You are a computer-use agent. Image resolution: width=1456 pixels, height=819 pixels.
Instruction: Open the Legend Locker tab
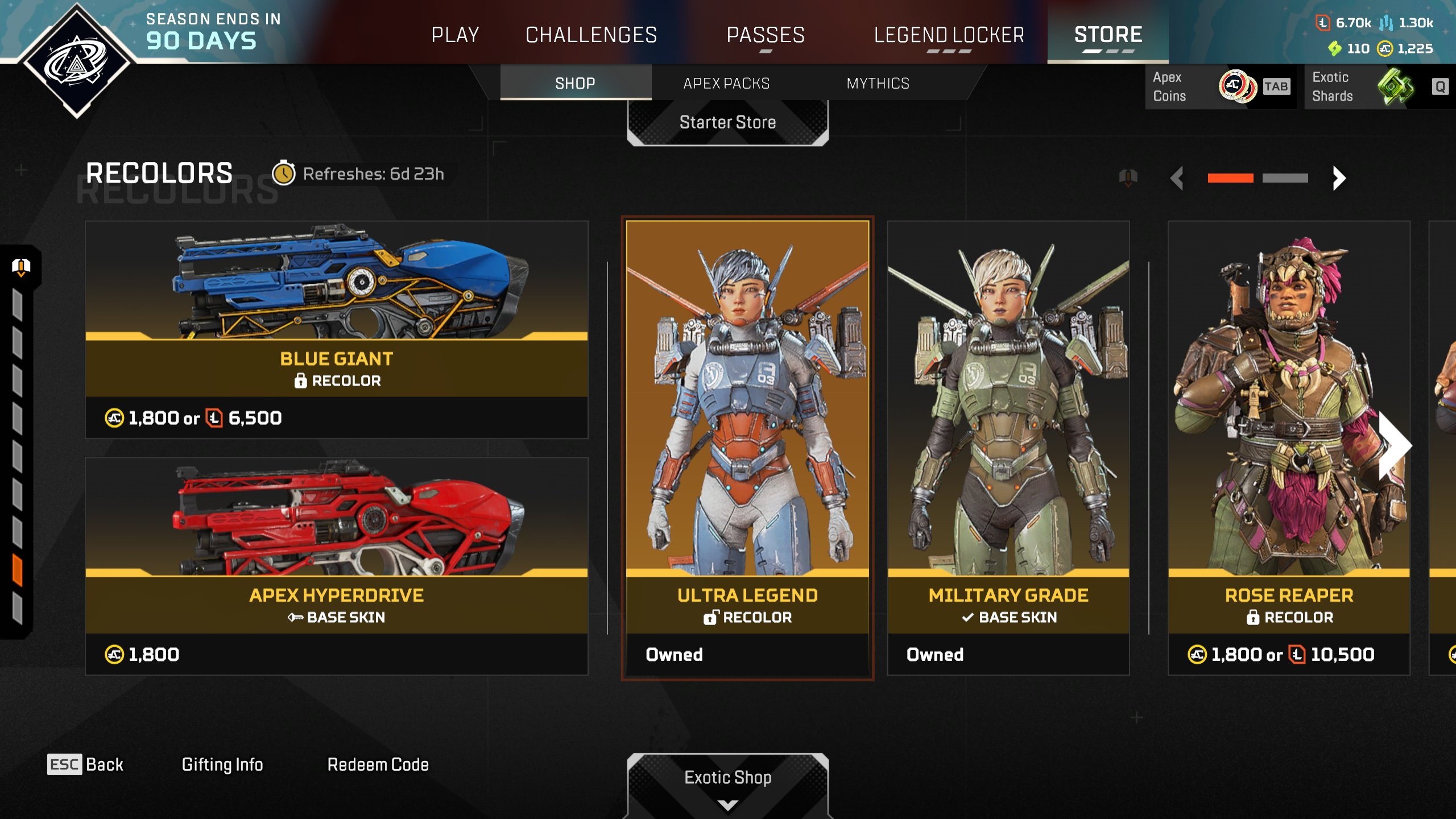pos(949,35)
